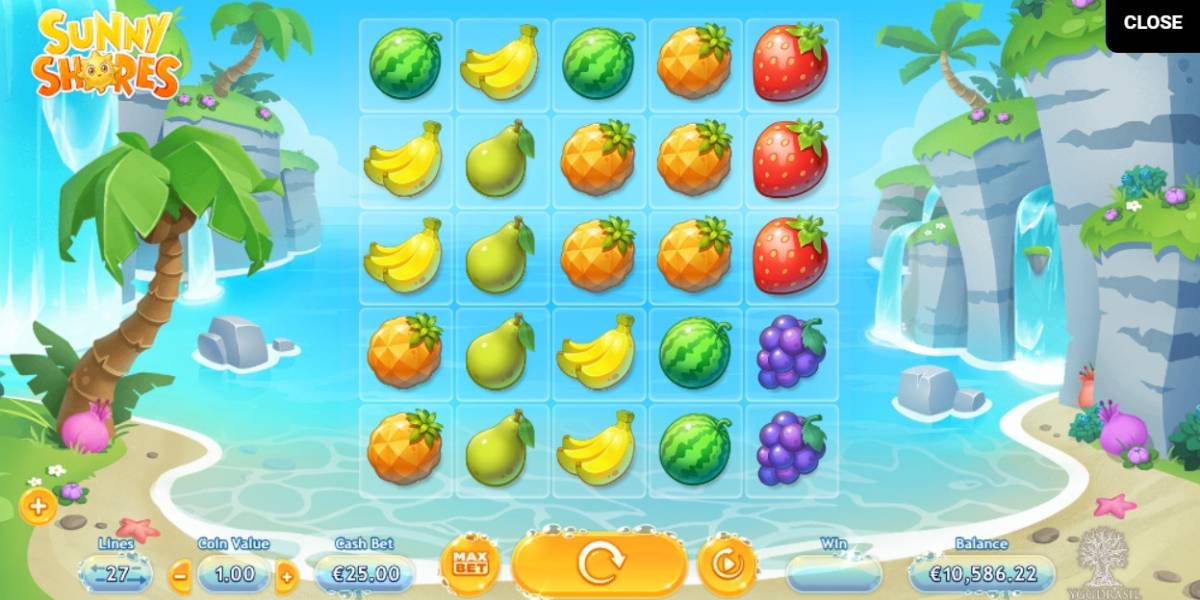This screenshot has height=600, width=1200.
Task: Spin the reels with the large orange button
Action: pyautogui.click(x=599, y=565)
